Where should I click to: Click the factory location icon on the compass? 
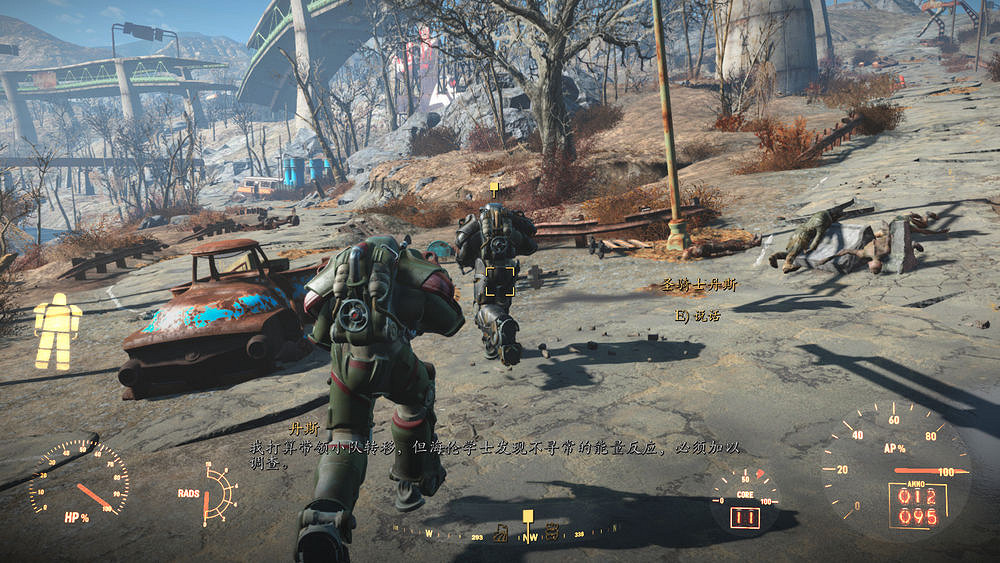pos(501,533)
